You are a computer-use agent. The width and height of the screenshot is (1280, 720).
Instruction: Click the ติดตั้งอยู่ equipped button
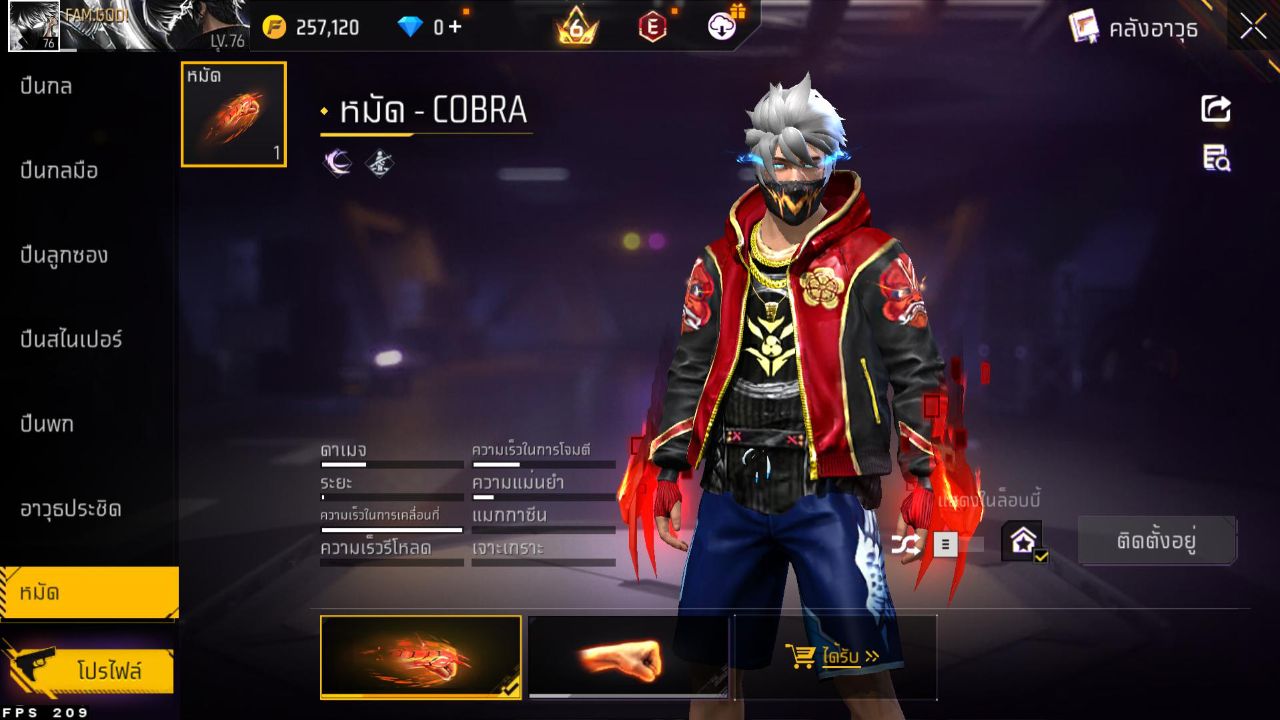(1156, 539)
